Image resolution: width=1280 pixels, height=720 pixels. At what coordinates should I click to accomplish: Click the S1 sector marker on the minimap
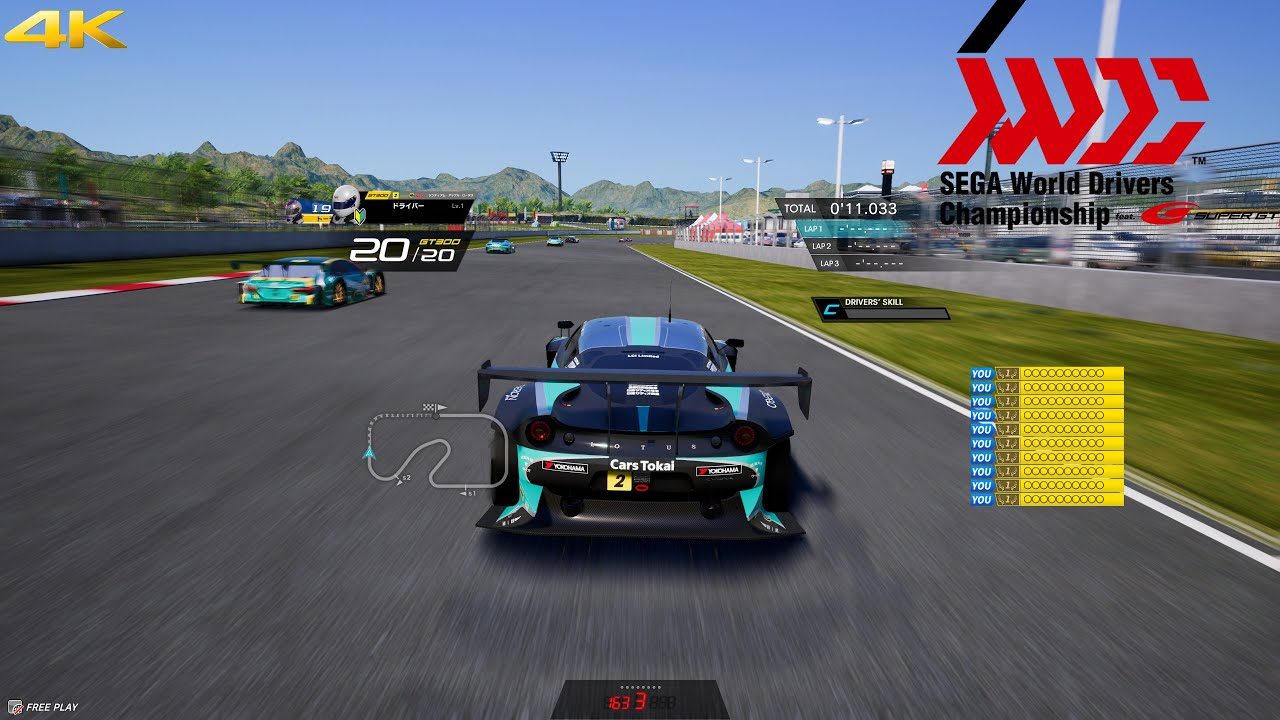point(469,492)
